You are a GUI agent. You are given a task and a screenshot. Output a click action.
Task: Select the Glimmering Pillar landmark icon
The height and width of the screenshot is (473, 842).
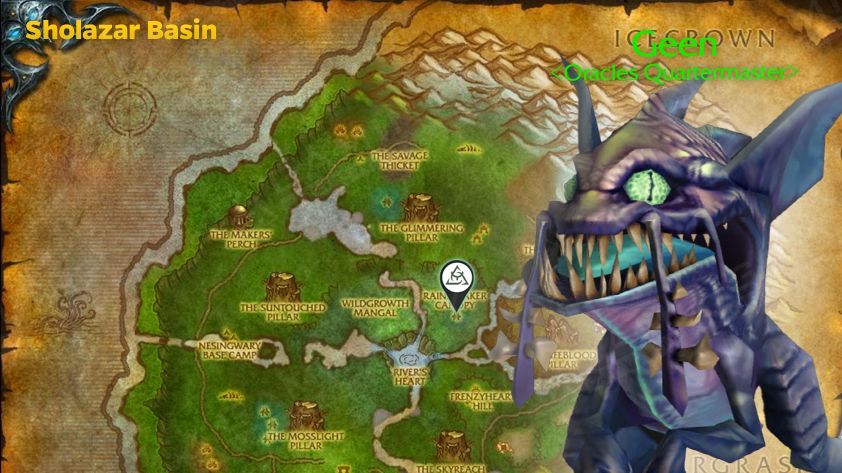pos(420,208)
